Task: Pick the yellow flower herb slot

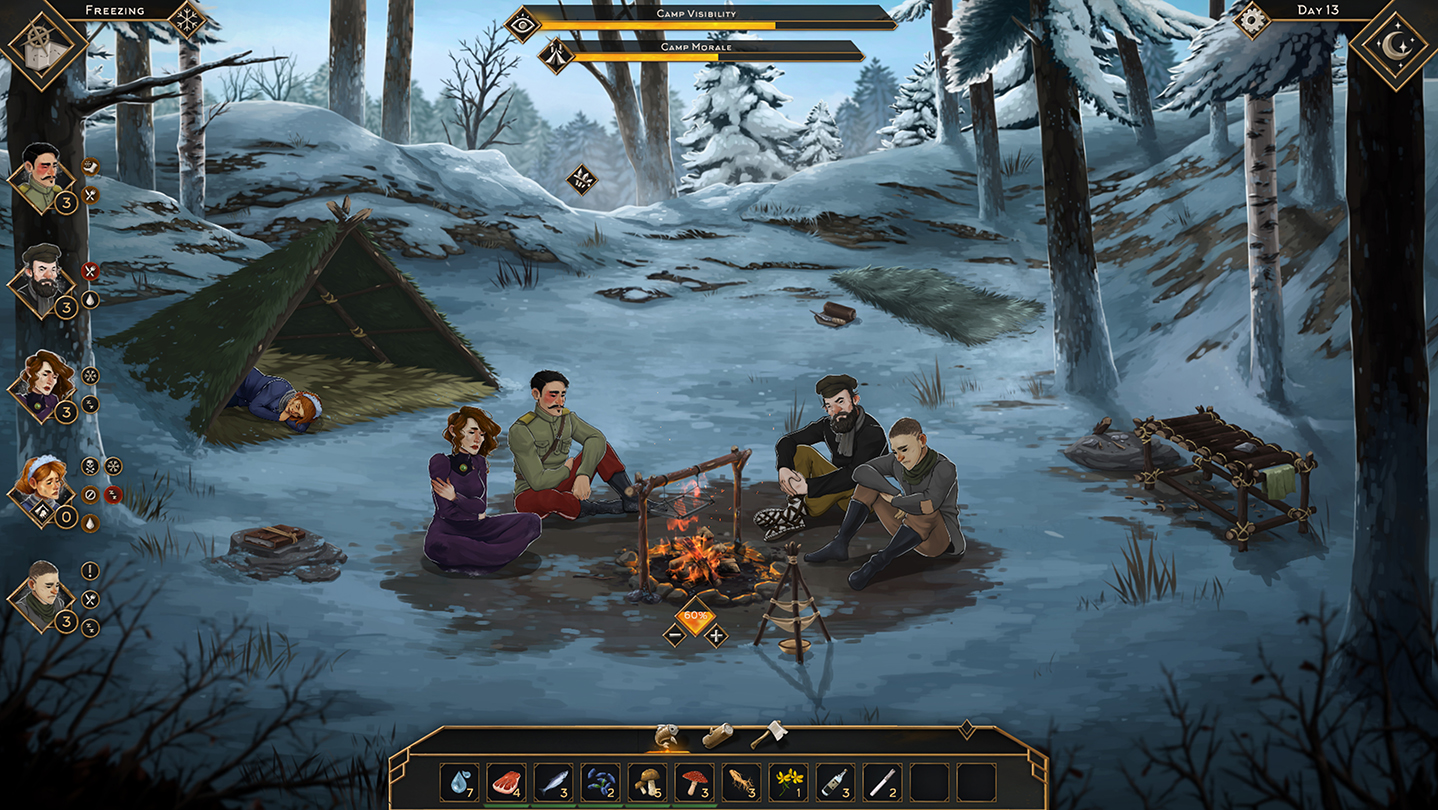Action: click(788, 782)
